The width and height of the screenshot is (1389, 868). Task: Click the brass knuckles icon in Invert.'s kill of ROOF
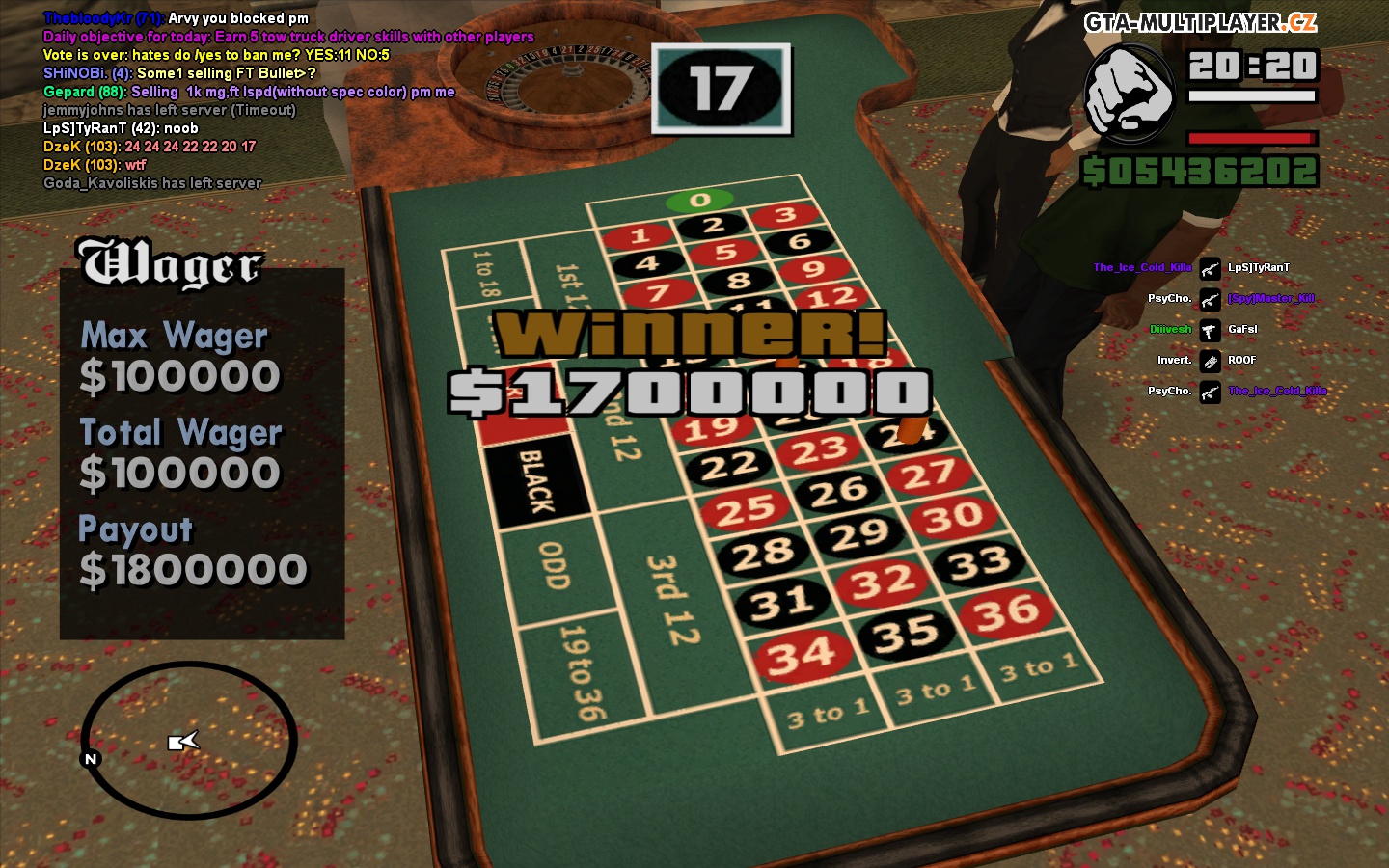[x=1211, y=361]
